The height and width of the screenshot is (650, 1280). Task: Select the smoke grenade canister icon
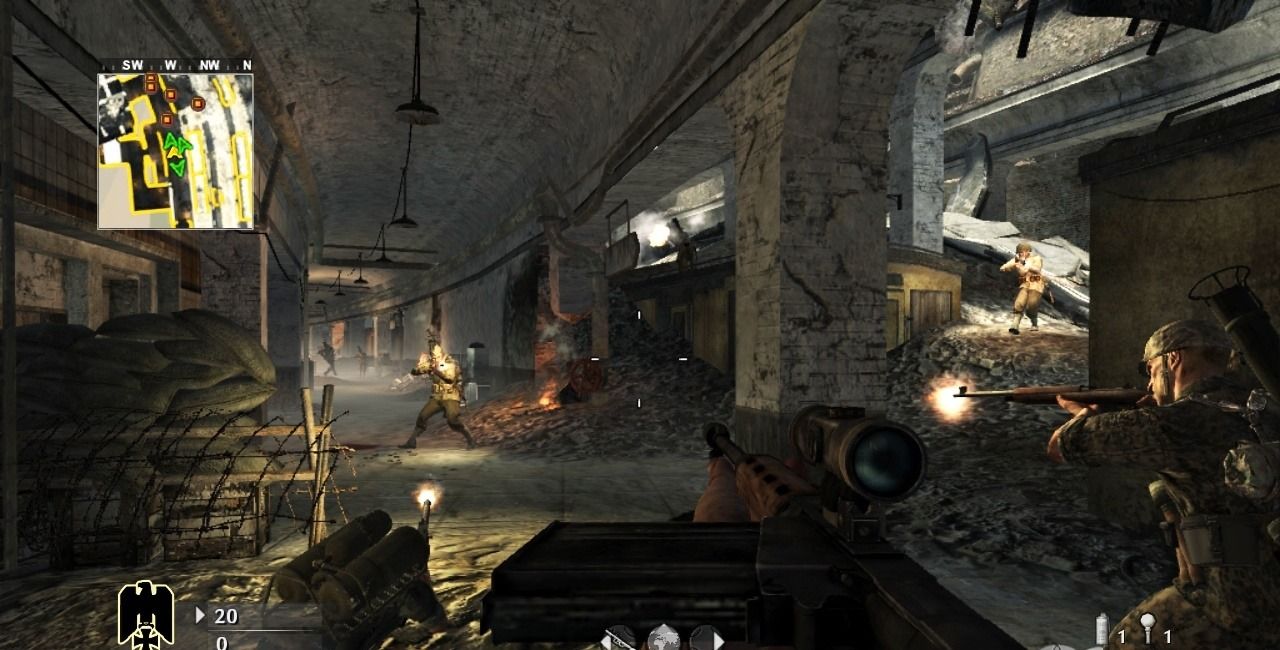1103,630
